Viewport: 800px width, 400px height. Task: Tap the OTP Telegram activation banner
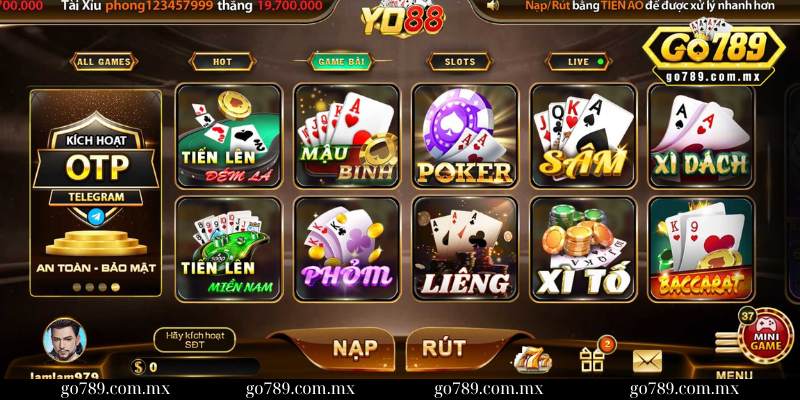click(x=96, y=192)
